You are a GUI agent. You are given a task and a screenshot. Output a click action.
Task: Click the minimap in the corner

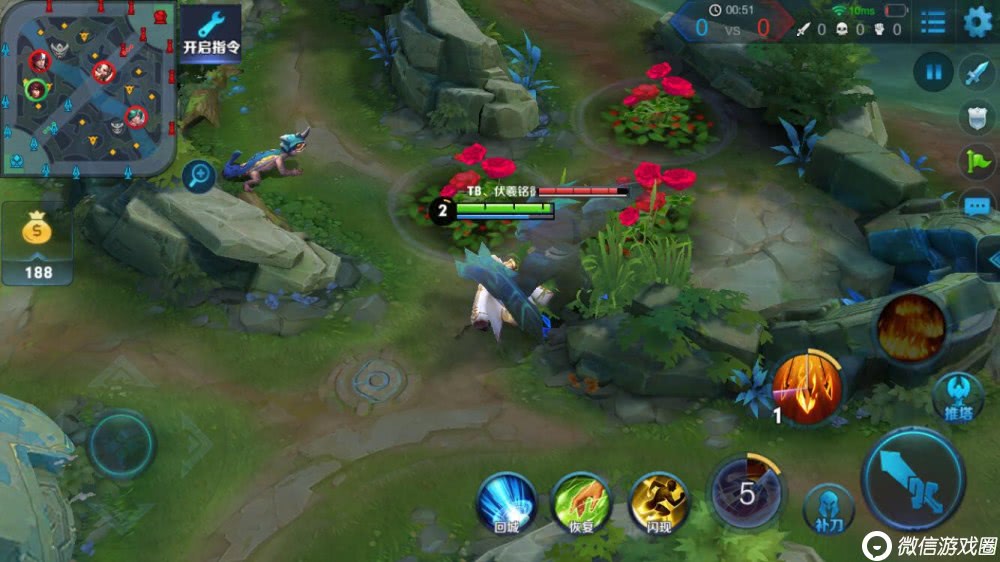pyautogui.click(x=88, y=88)
